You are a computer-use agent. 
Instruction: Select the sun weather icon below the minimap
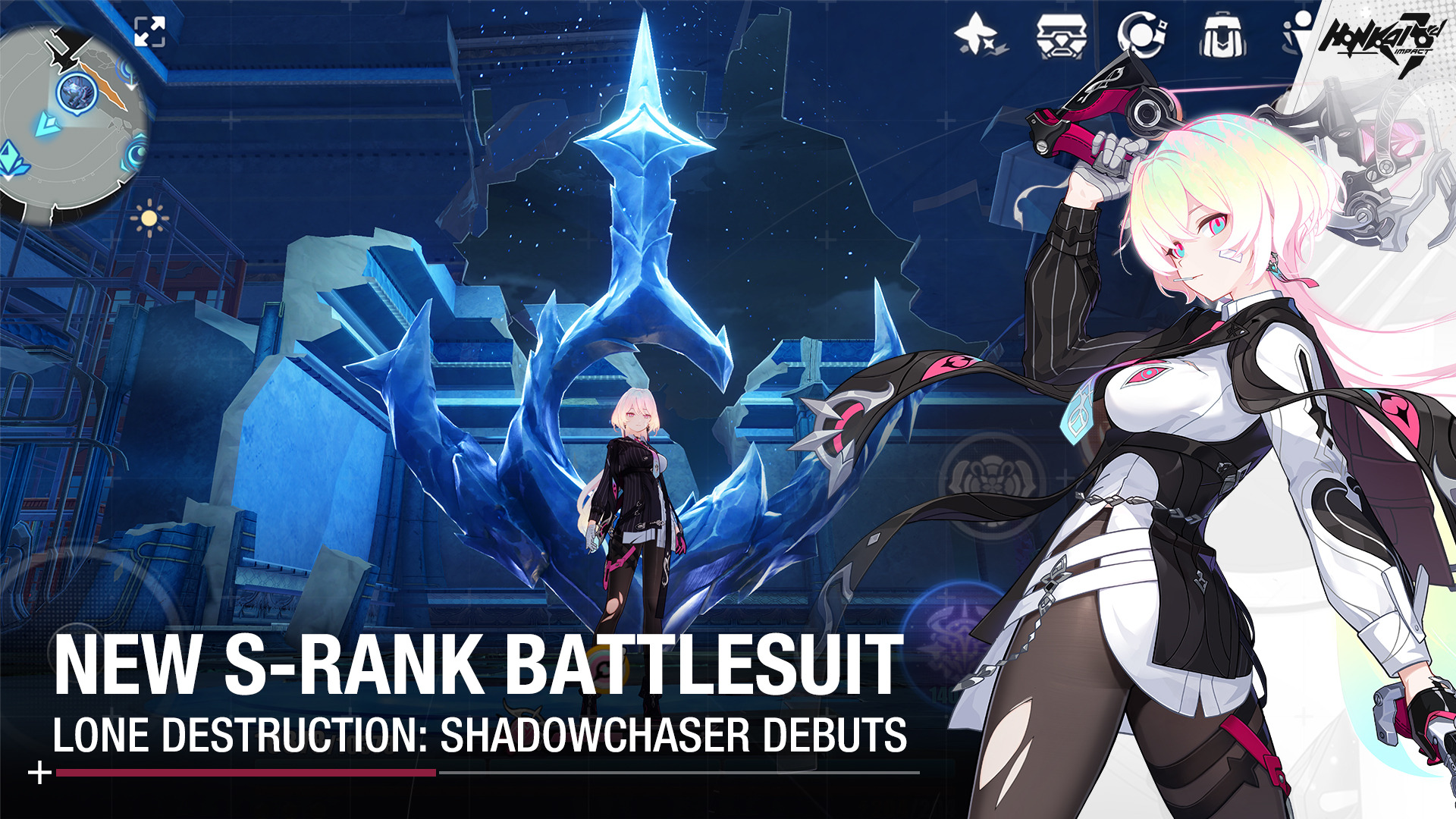(x=149, y=218)
